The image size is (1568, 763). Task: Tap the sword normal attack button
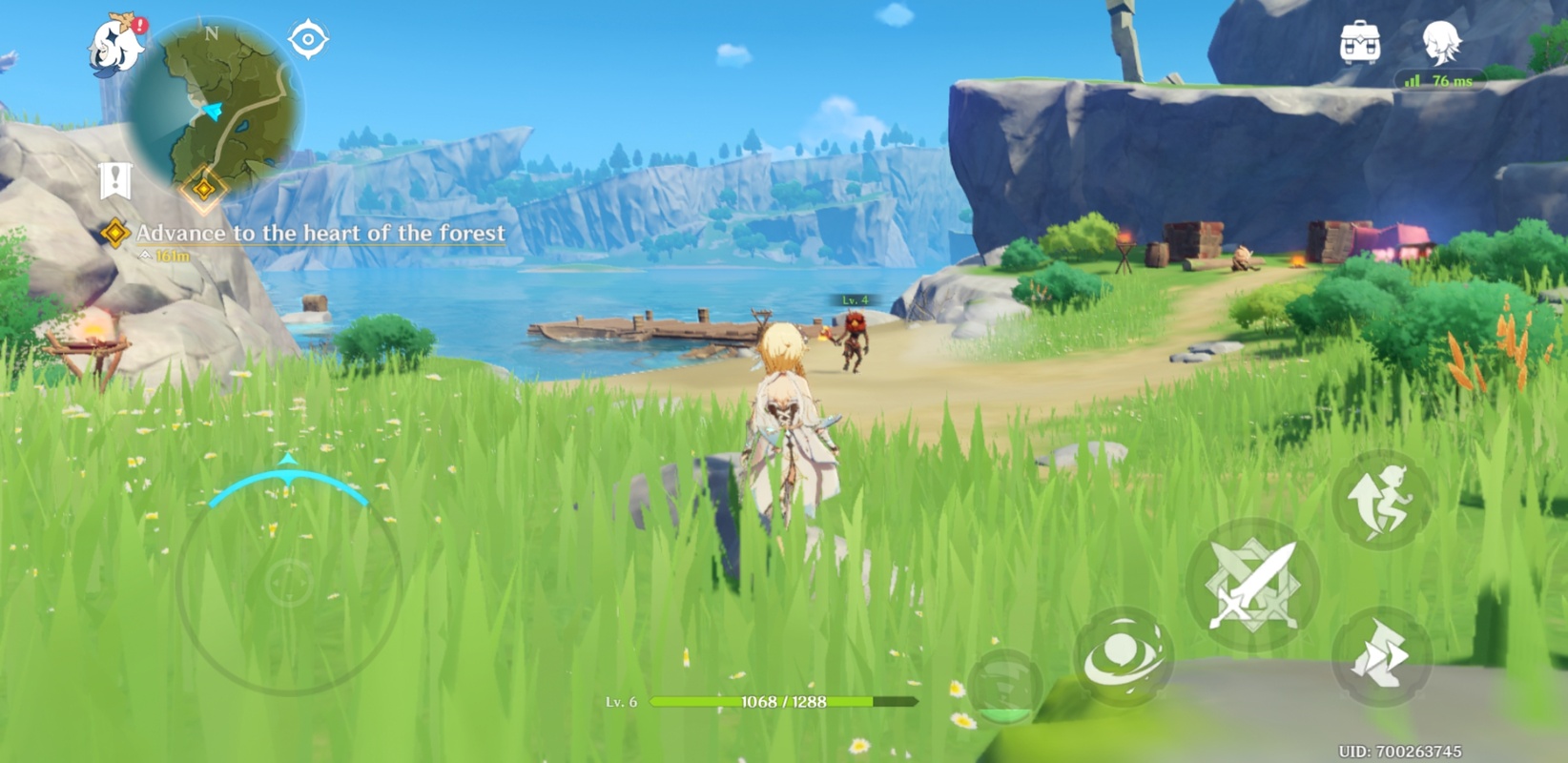[x=1252, y=585]
